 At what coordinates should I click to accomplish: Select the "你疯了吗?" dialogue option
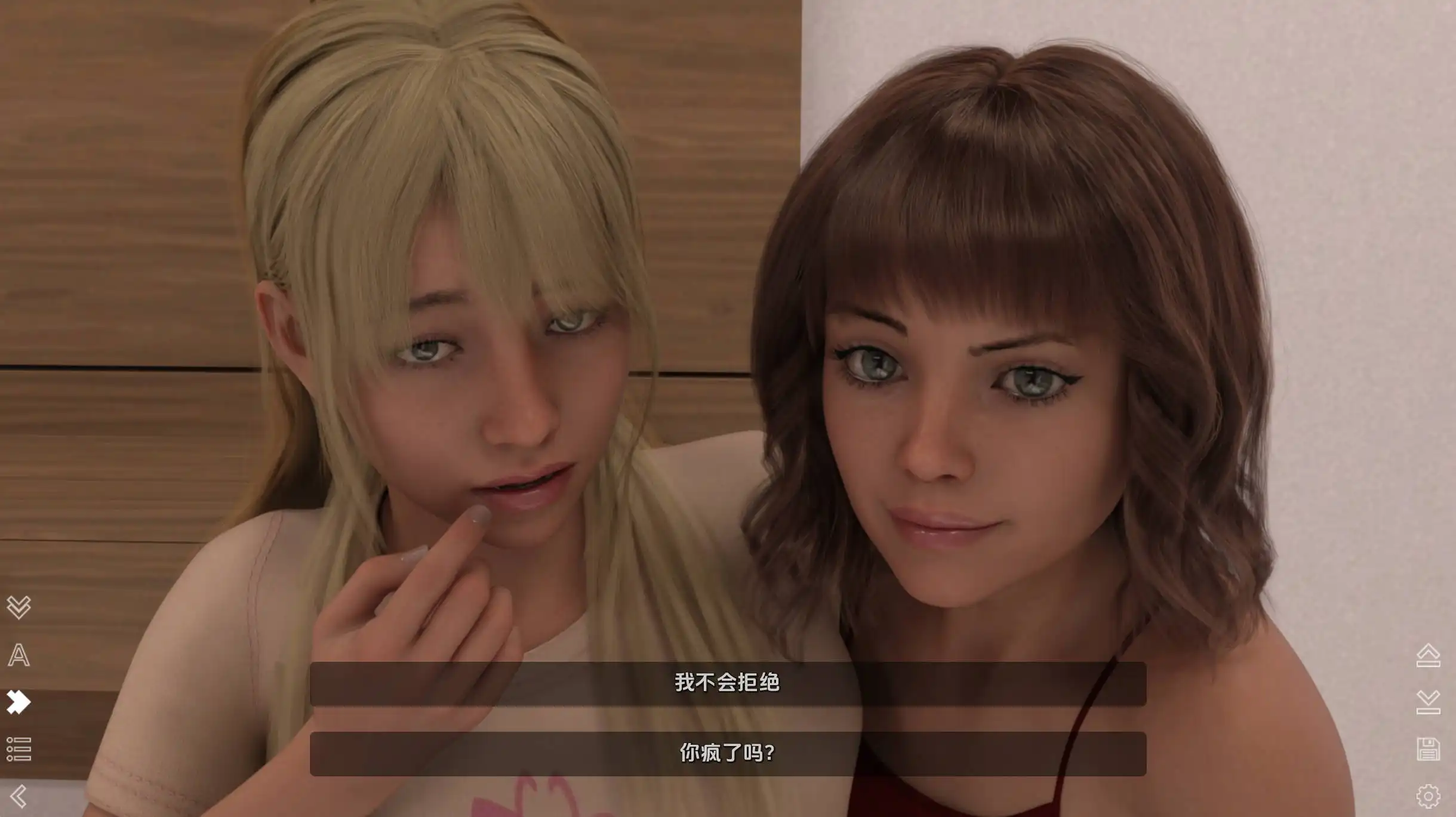727,753
